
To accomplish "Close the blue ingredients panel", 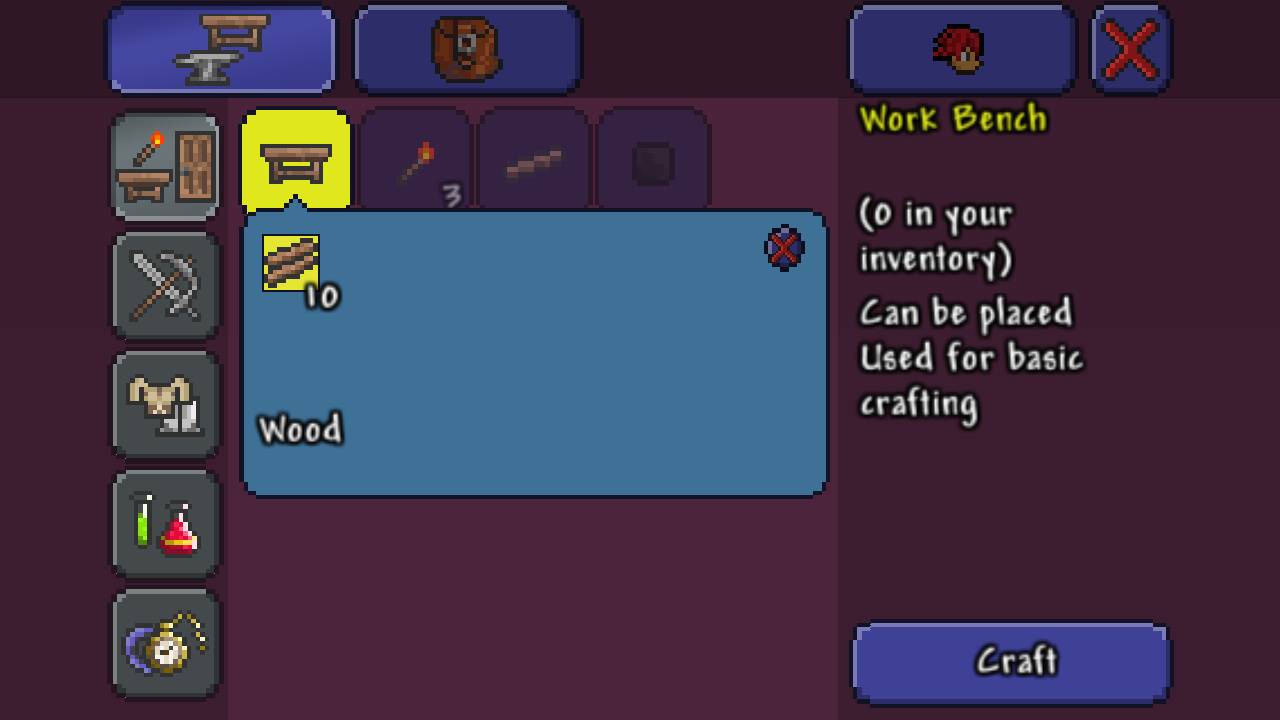I will click(x=784, y=249).
